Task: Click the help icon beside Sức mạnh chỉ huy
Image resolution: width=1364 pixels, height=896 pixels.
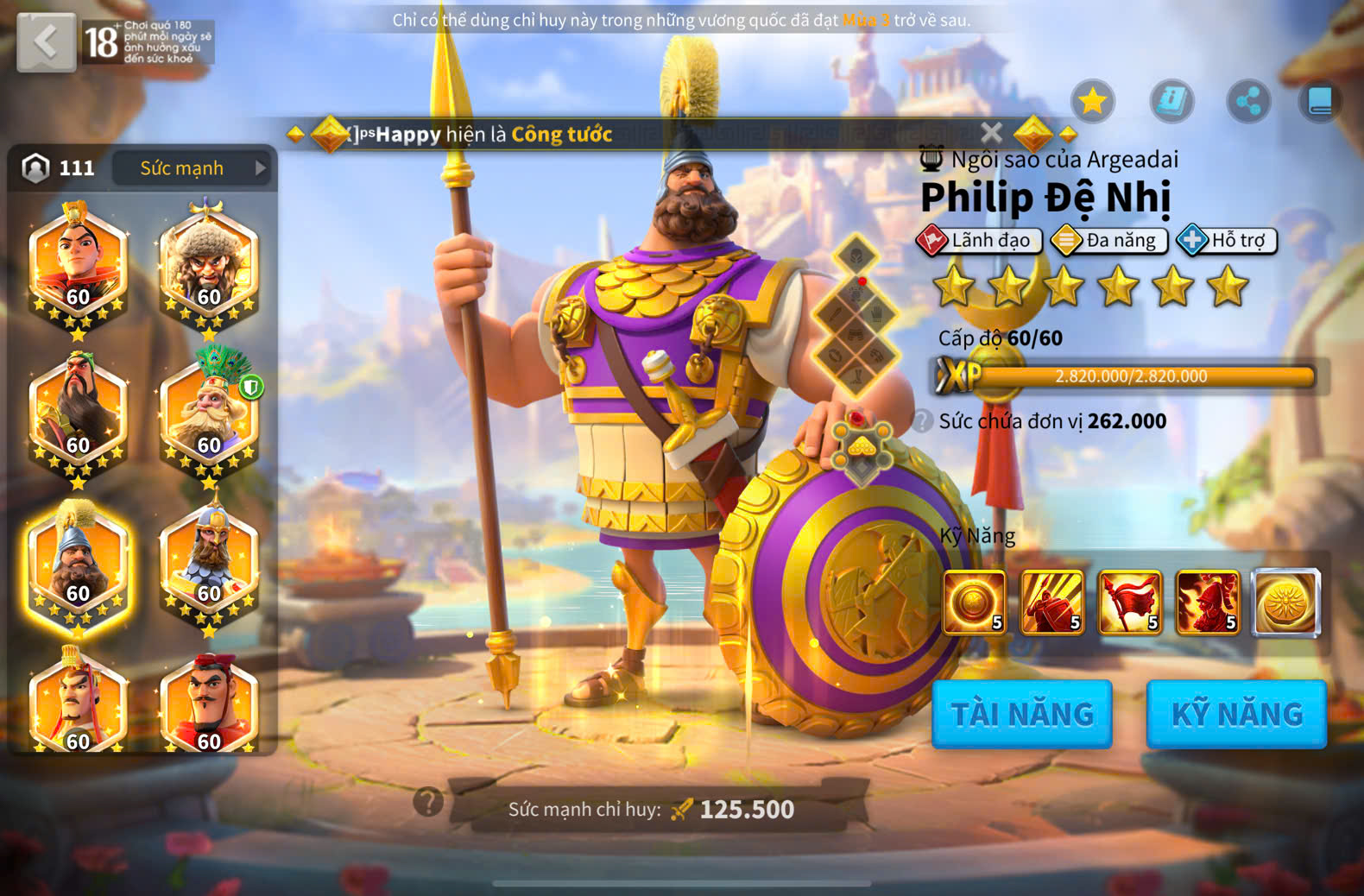Action: 428,802
